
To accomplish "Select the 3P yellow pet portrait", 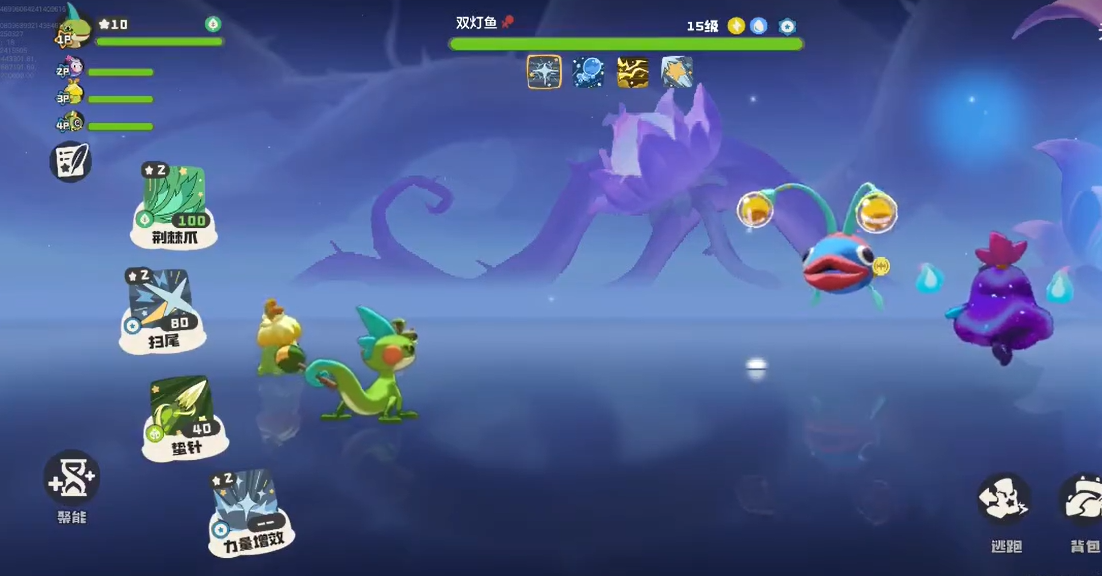I will 70,96.
